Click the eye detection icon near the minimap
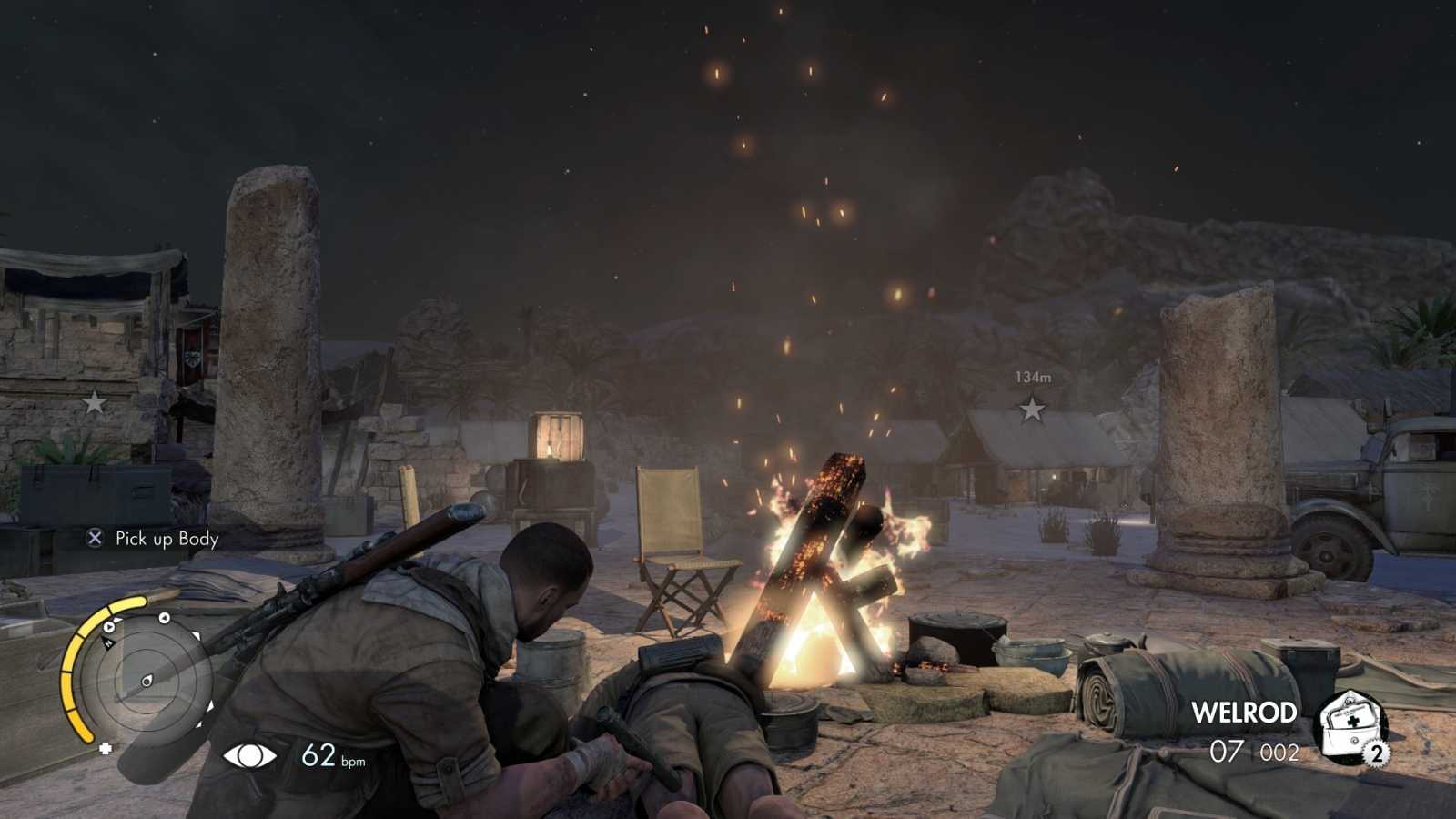 [x=248, y=756]
